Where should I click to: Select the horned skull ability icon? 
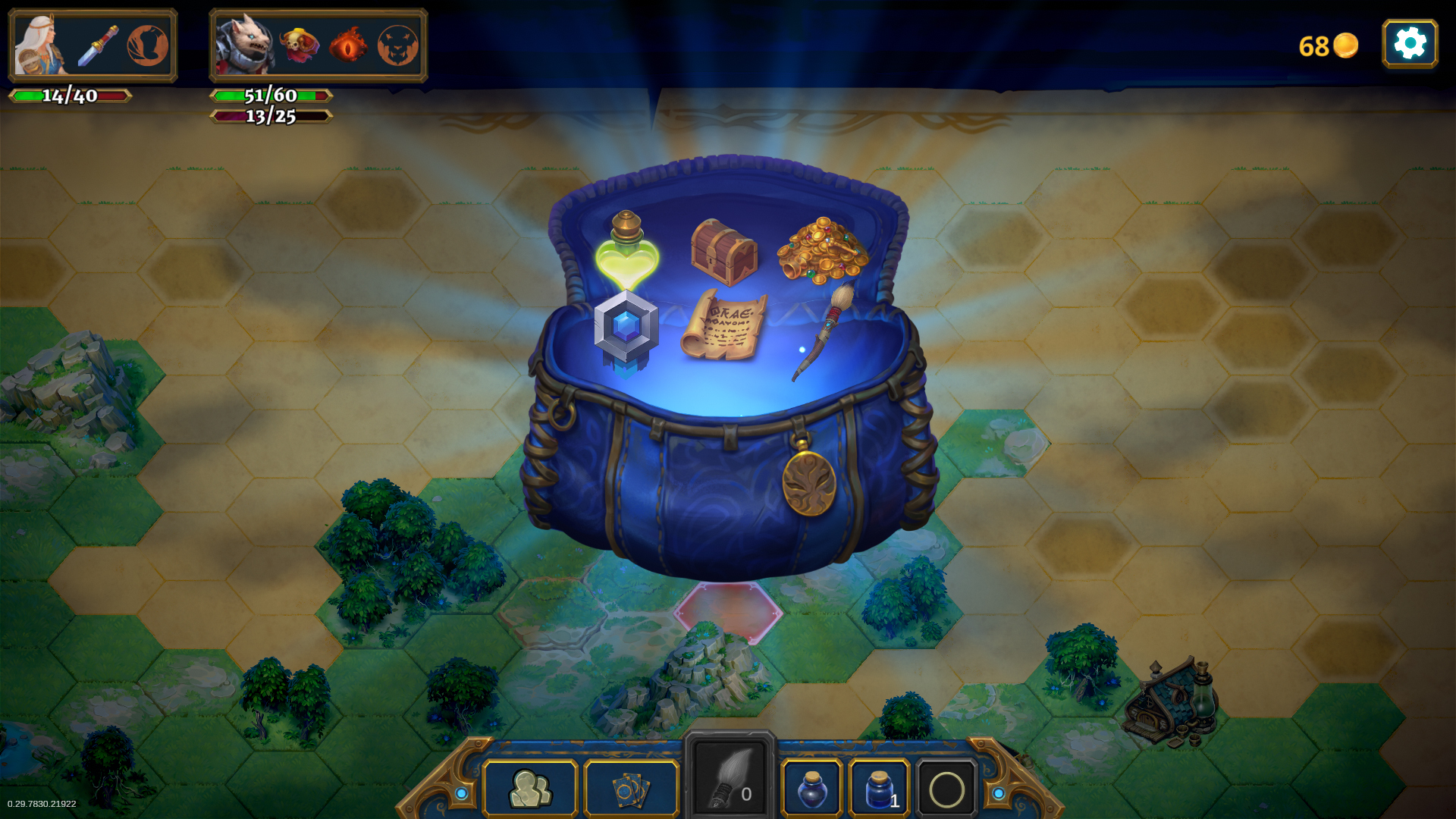(299, 45)
